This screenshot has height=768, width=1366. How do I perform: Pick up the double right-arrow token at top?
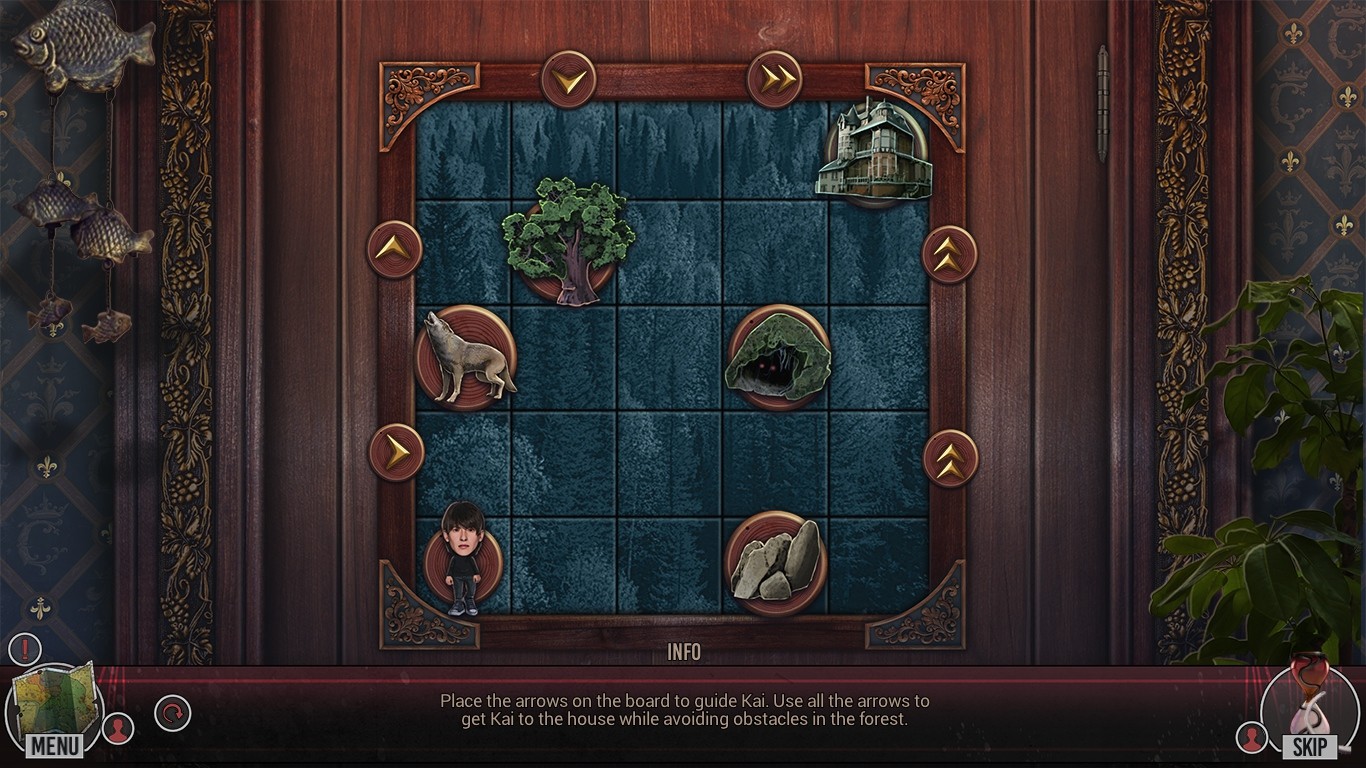point(775,76)
